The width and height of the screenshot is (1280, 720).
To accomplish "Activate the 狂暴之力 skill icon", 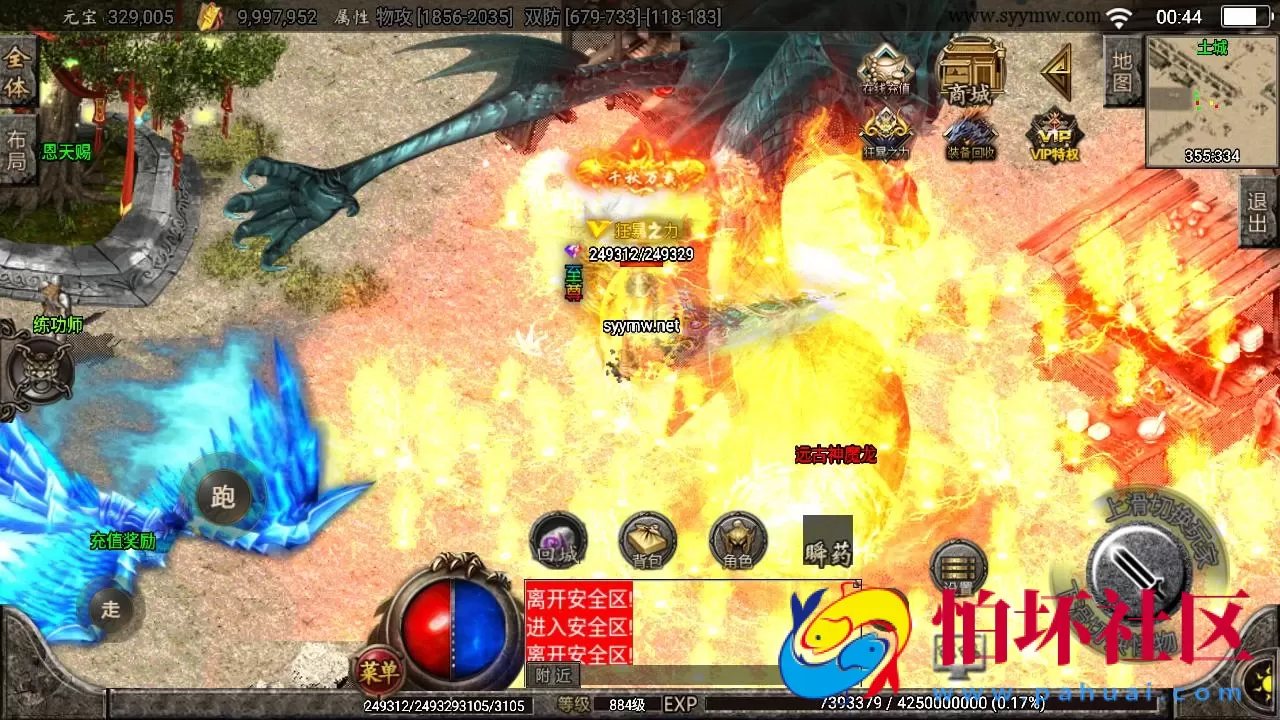I will 884,135.
